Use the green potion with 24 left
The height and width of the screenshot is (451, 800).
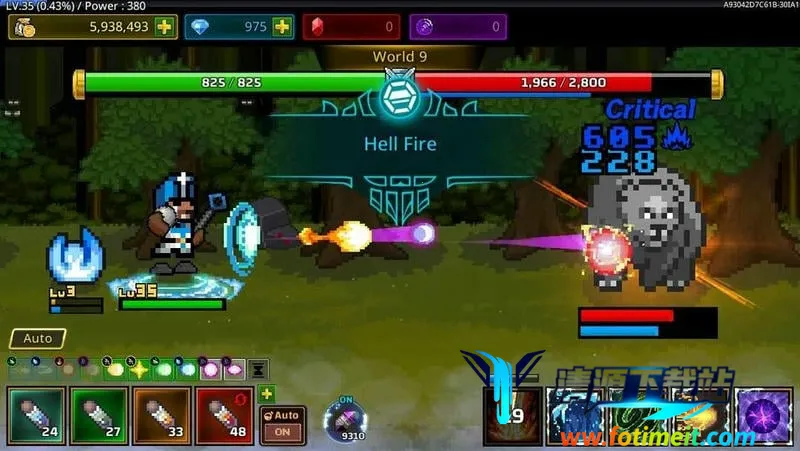pyautogui.click(x=35, y=414)
